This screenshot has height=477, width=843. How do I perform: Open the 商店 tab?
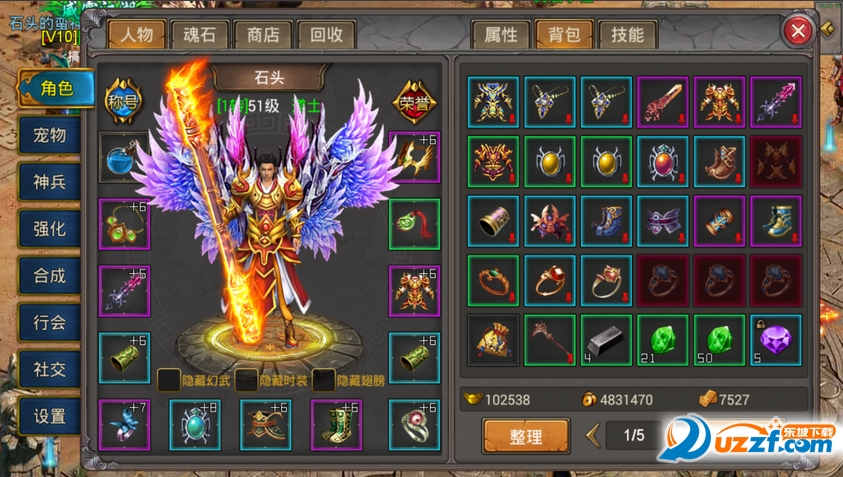tap(263, 34)
